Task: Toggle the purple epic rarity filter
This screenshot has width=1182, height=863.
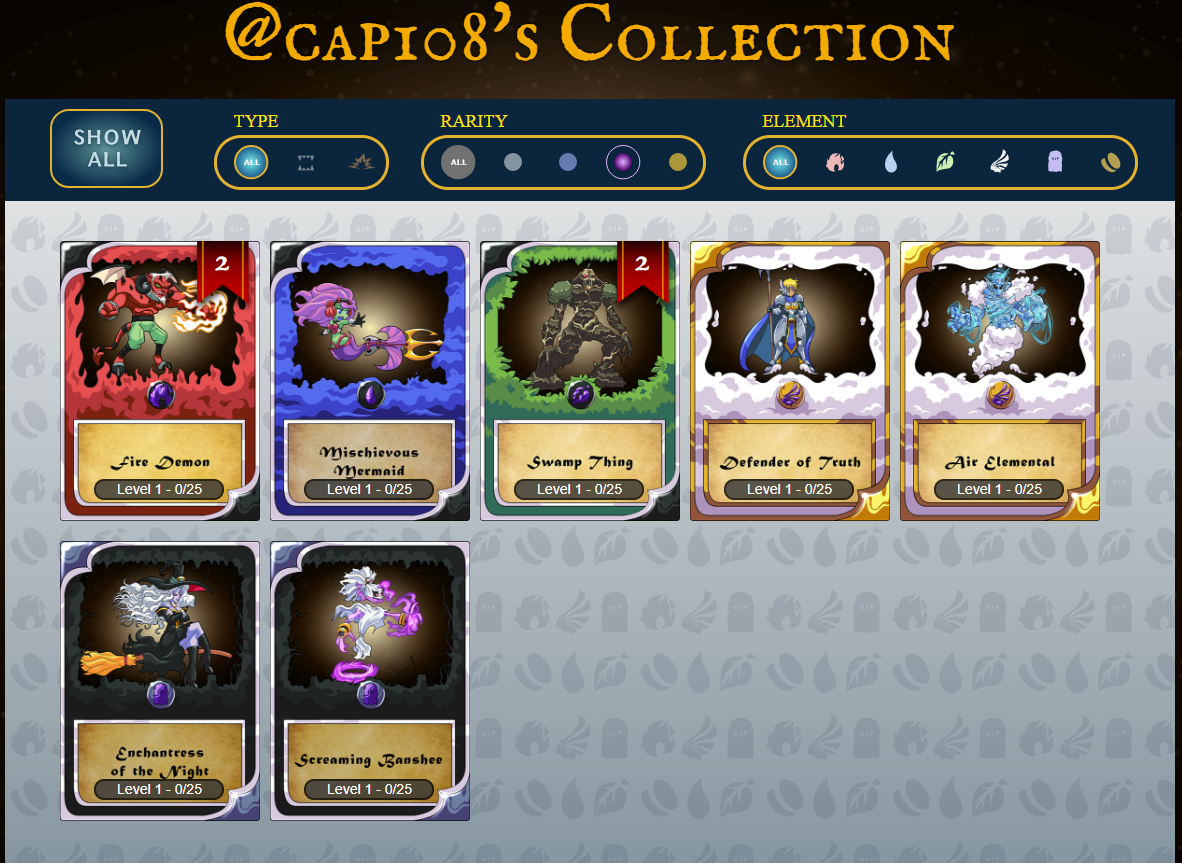Action: pyautogui.click(x=623, y=162)
